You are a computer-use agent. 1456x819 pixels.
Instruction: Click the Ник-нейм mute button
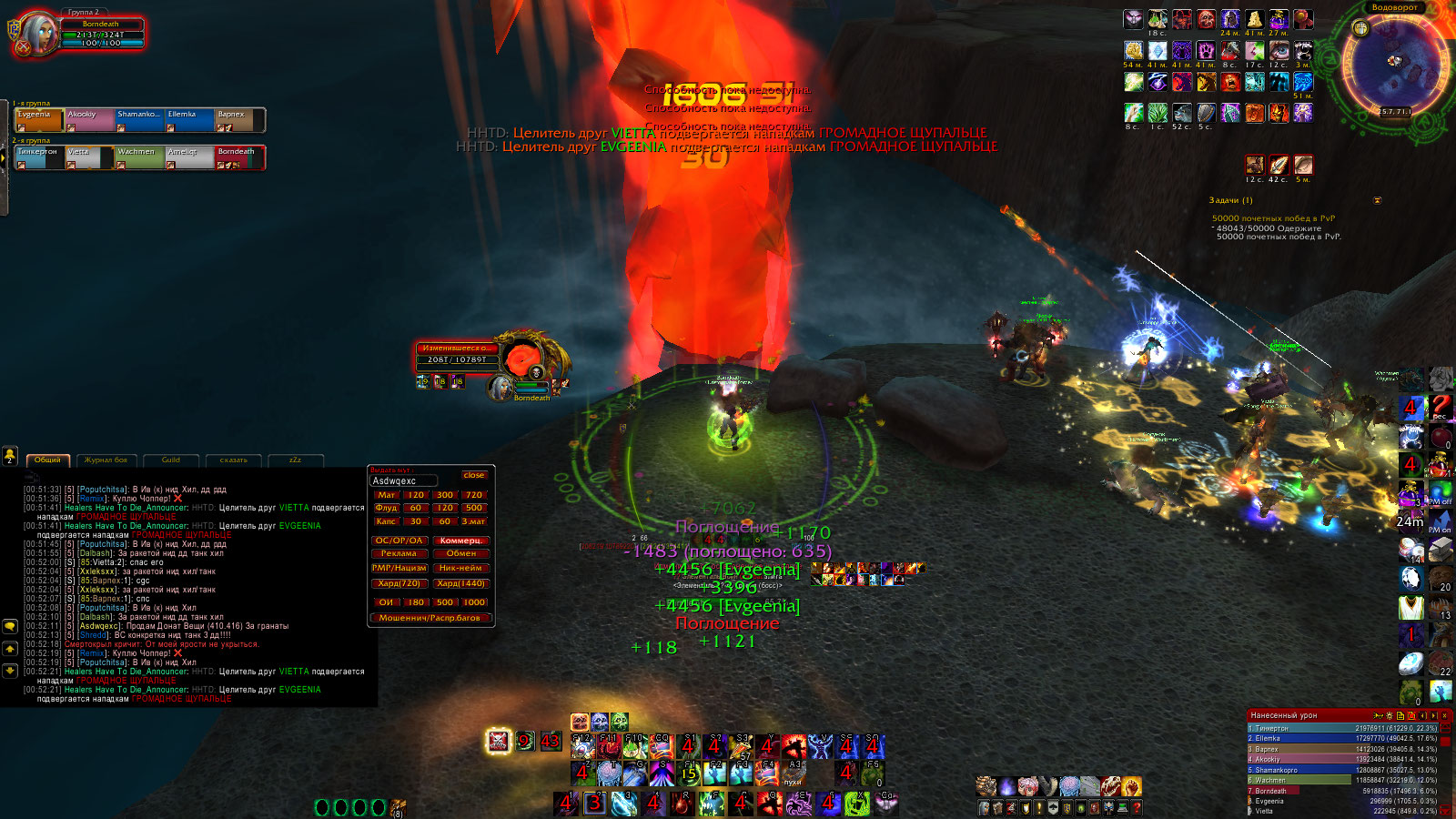coord(460,568)
